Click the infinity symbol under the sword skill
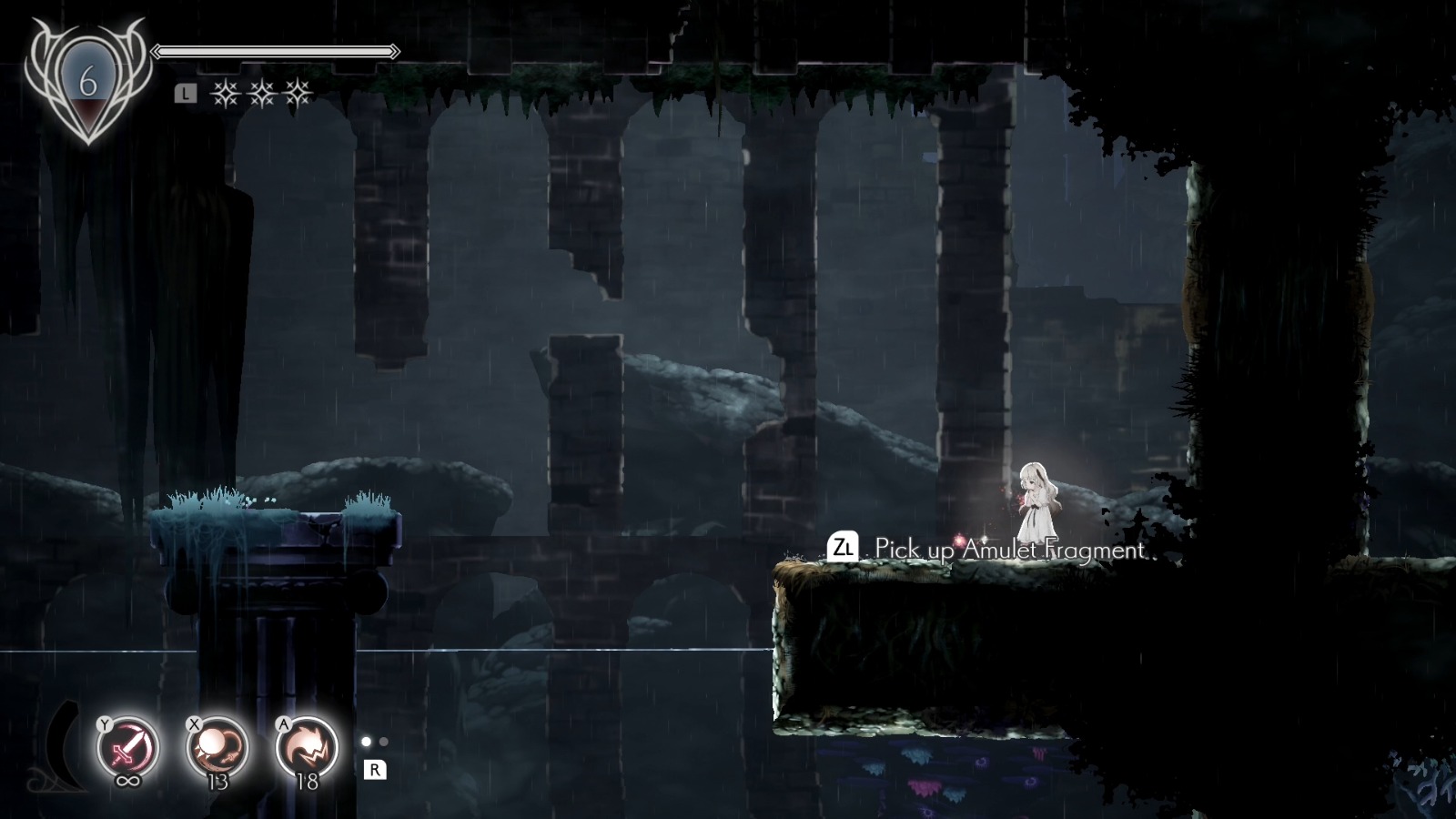 pos(128,781)
